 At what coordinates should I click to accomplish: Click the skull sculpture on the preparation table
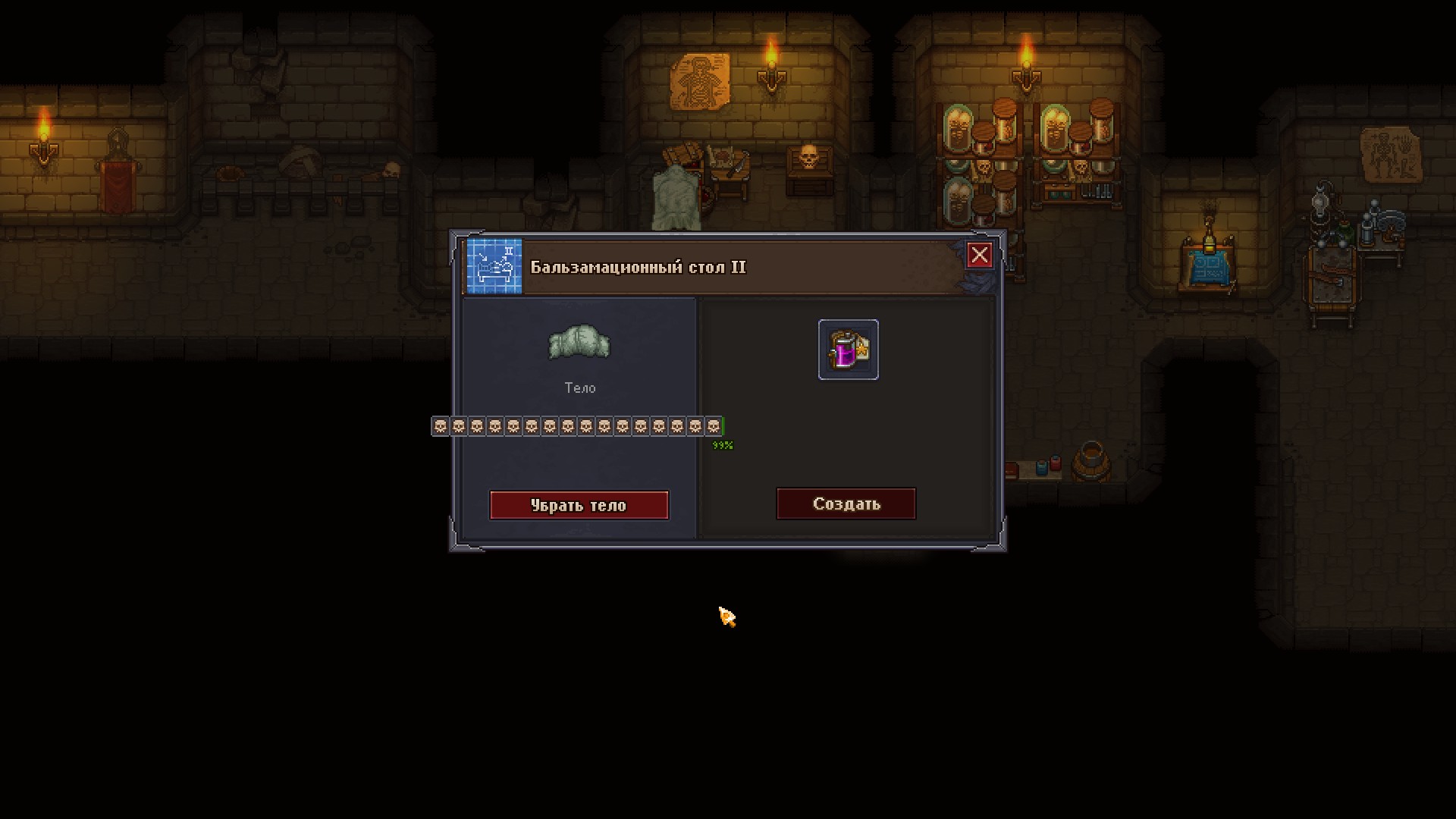807,157
